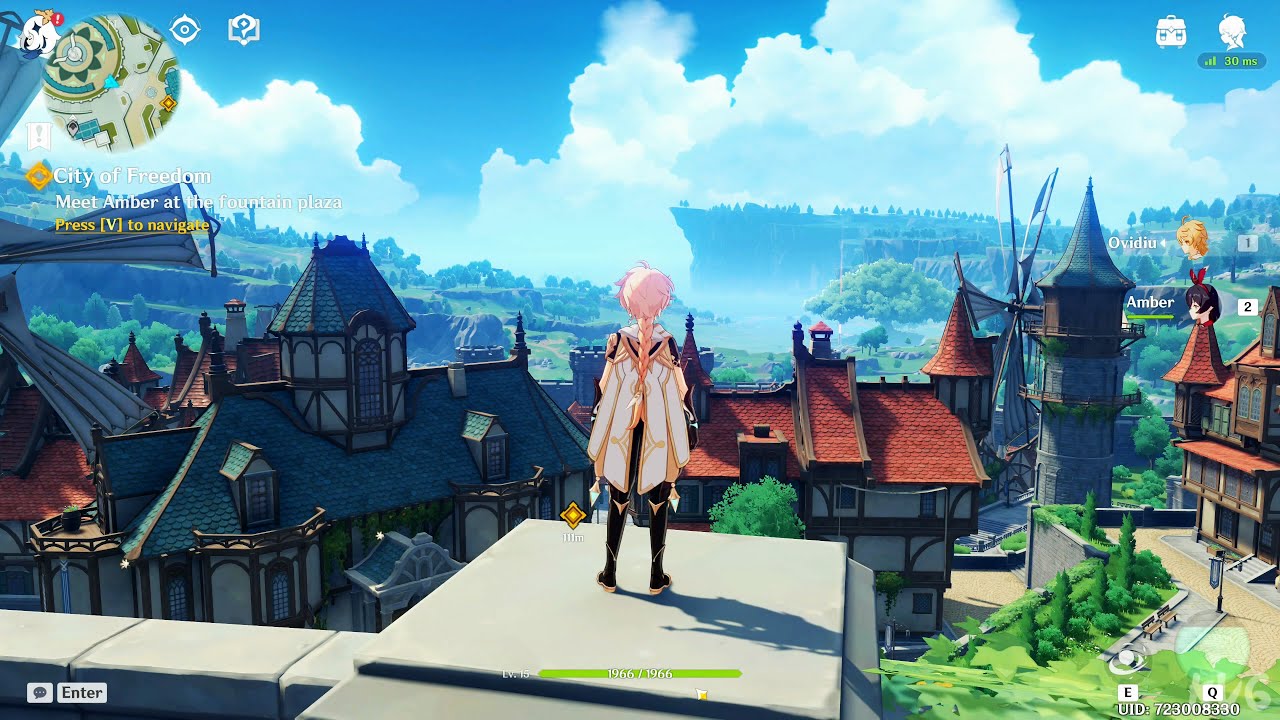Open chat with the Enter button
This screenshot has width=1280, height=720.
(x=82, y=692)
